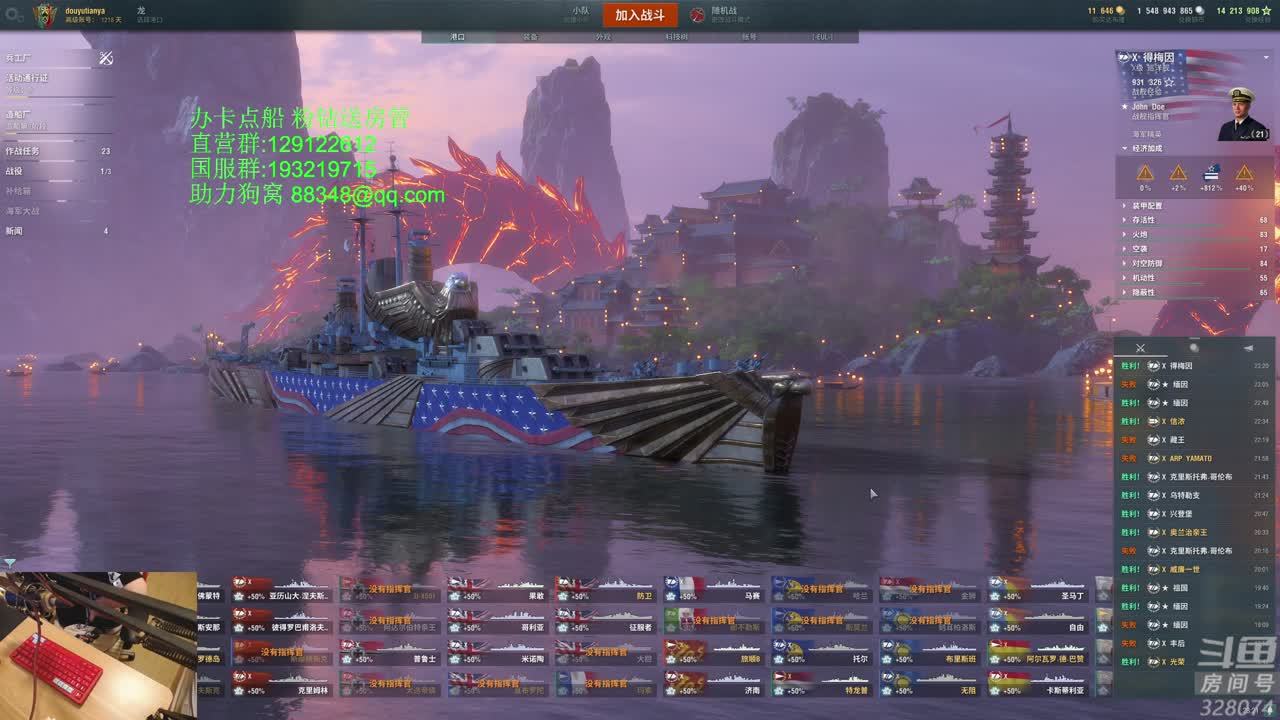Select commander John Doe portrait
This screenshot has height=720, width=1280.
click(x=1244, y=115)
